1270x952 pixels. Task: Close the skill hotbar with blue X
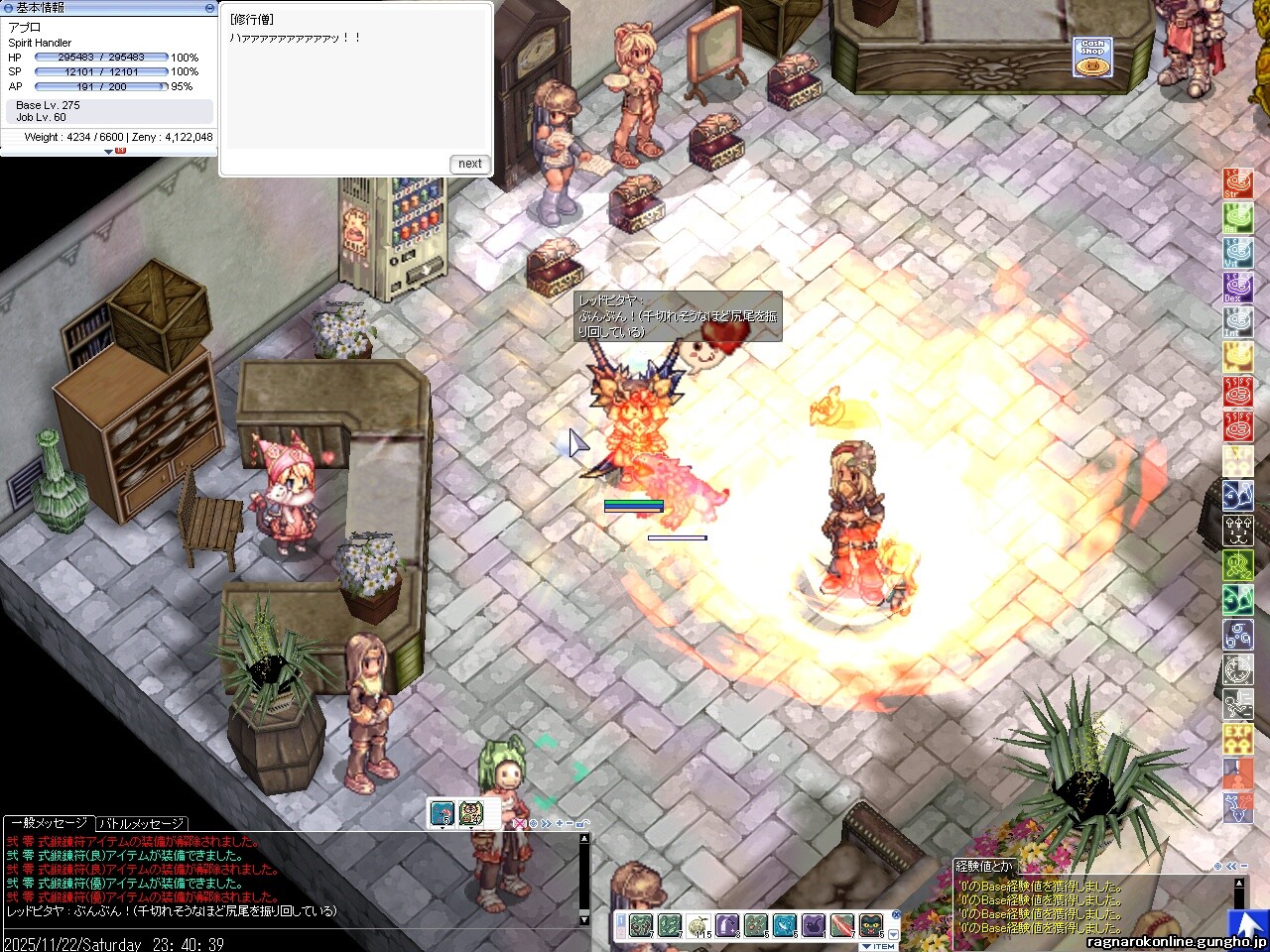pos(896,915)
